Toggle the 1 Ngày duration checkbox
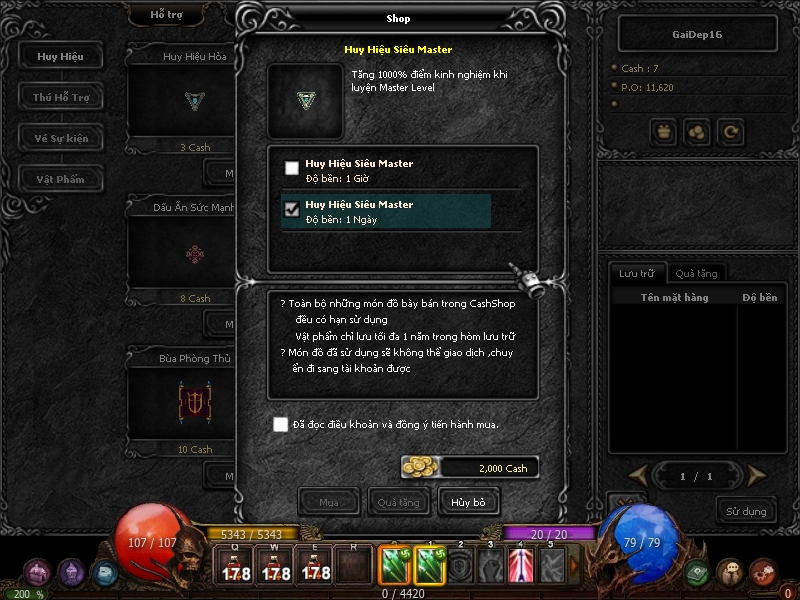Viewport: 800px width, 600px height. pyautogui.click(x=292, y=210)
